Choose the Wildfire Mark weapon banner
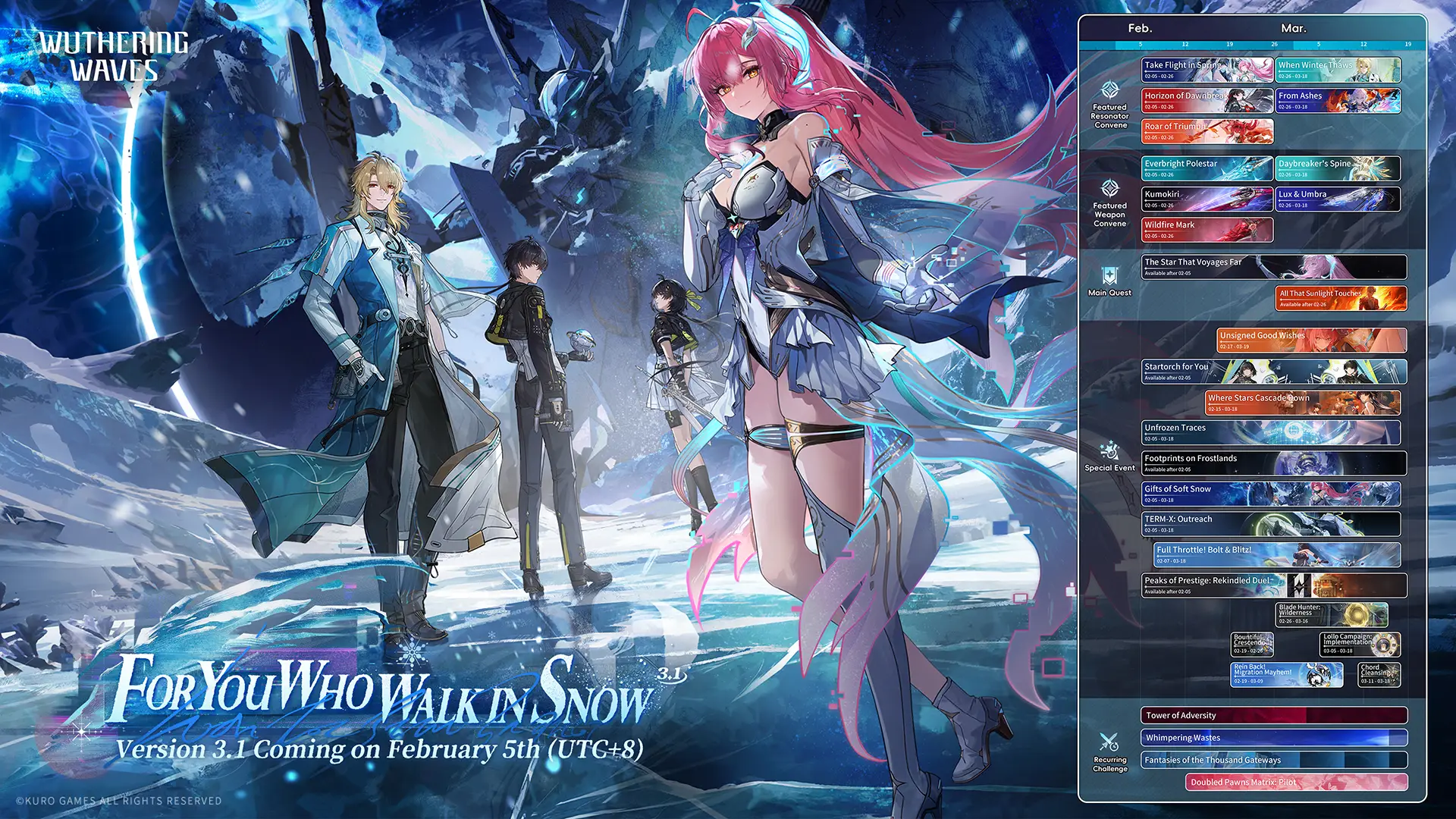The image size is (1456, 819). (x=1207, y=230)
